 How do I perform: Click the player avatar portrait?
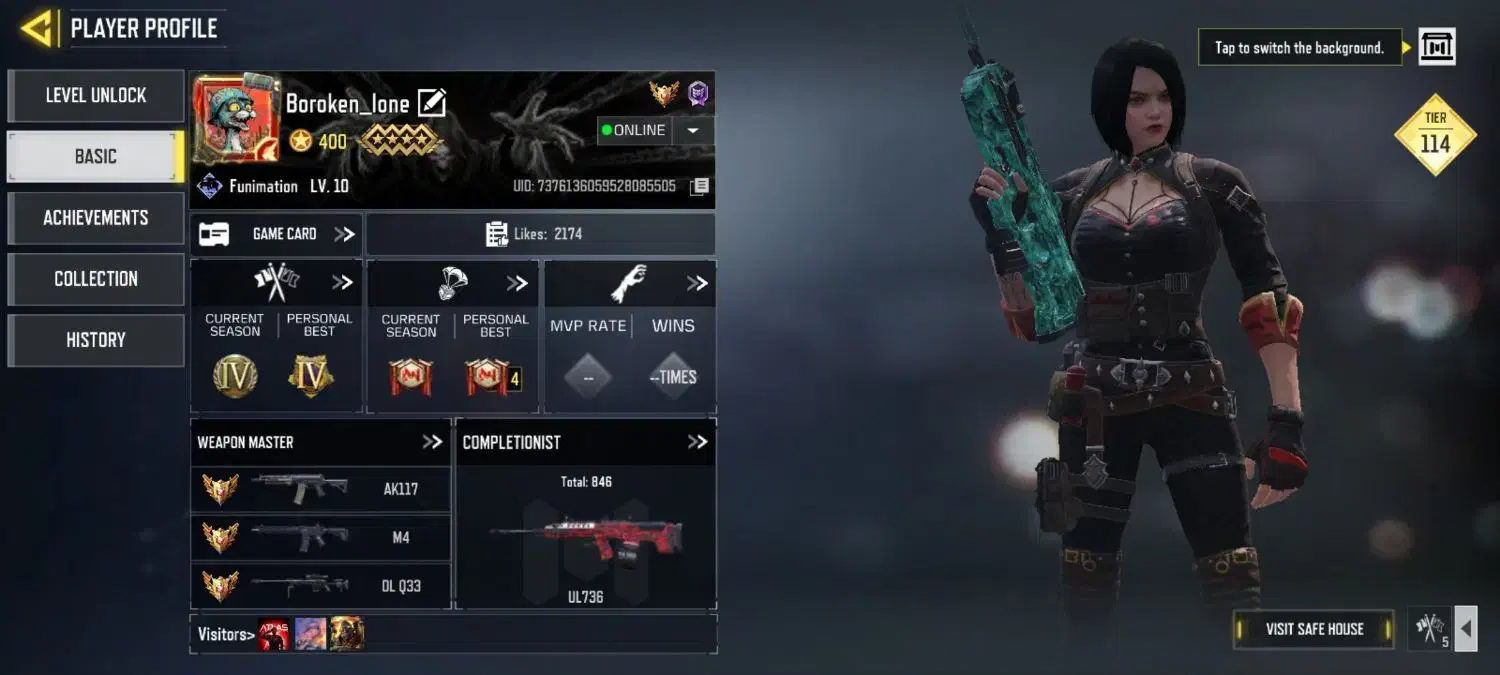[222, 118]
